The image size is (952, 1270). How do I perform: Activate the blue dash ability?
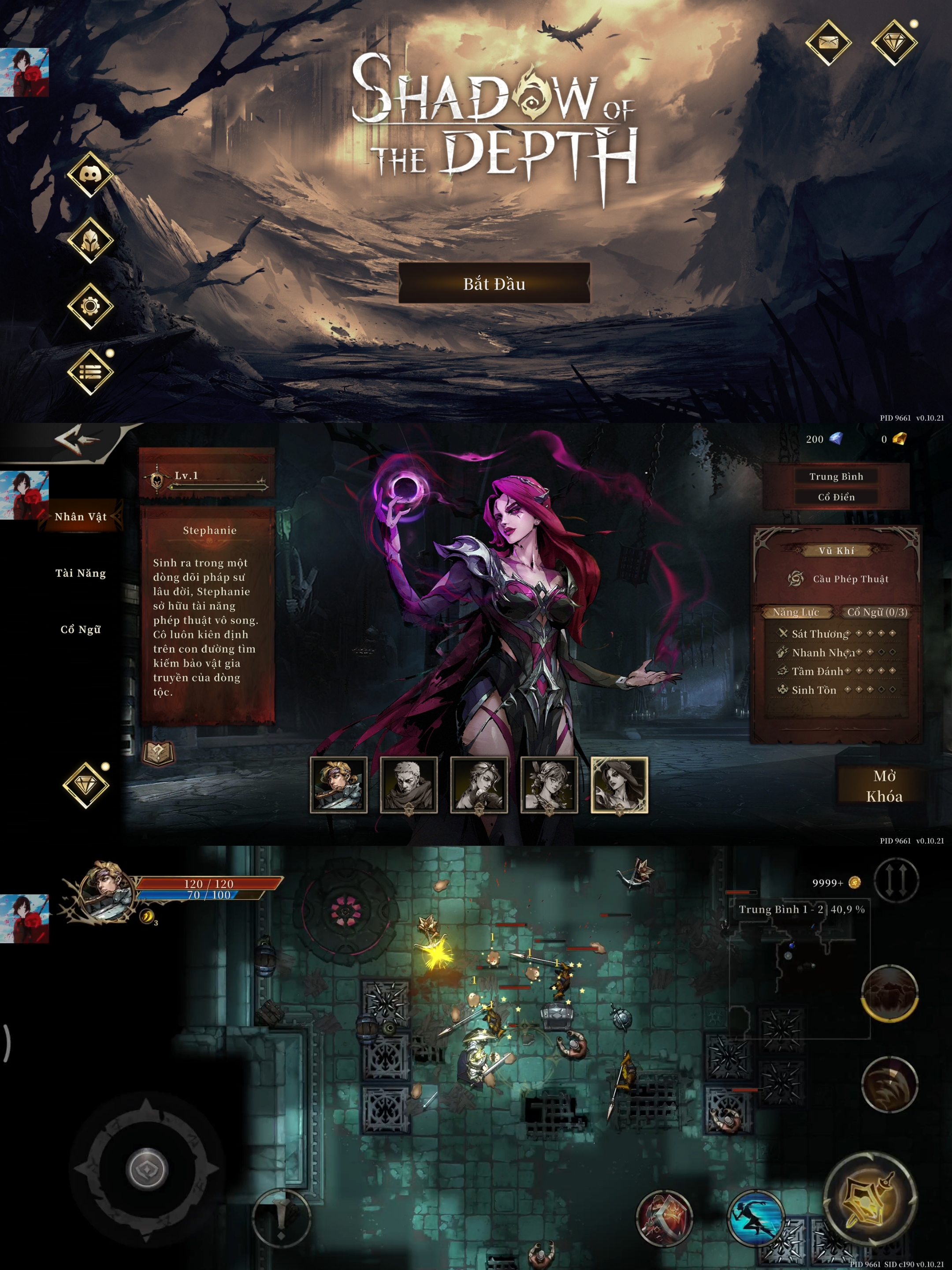(755, 1217)
